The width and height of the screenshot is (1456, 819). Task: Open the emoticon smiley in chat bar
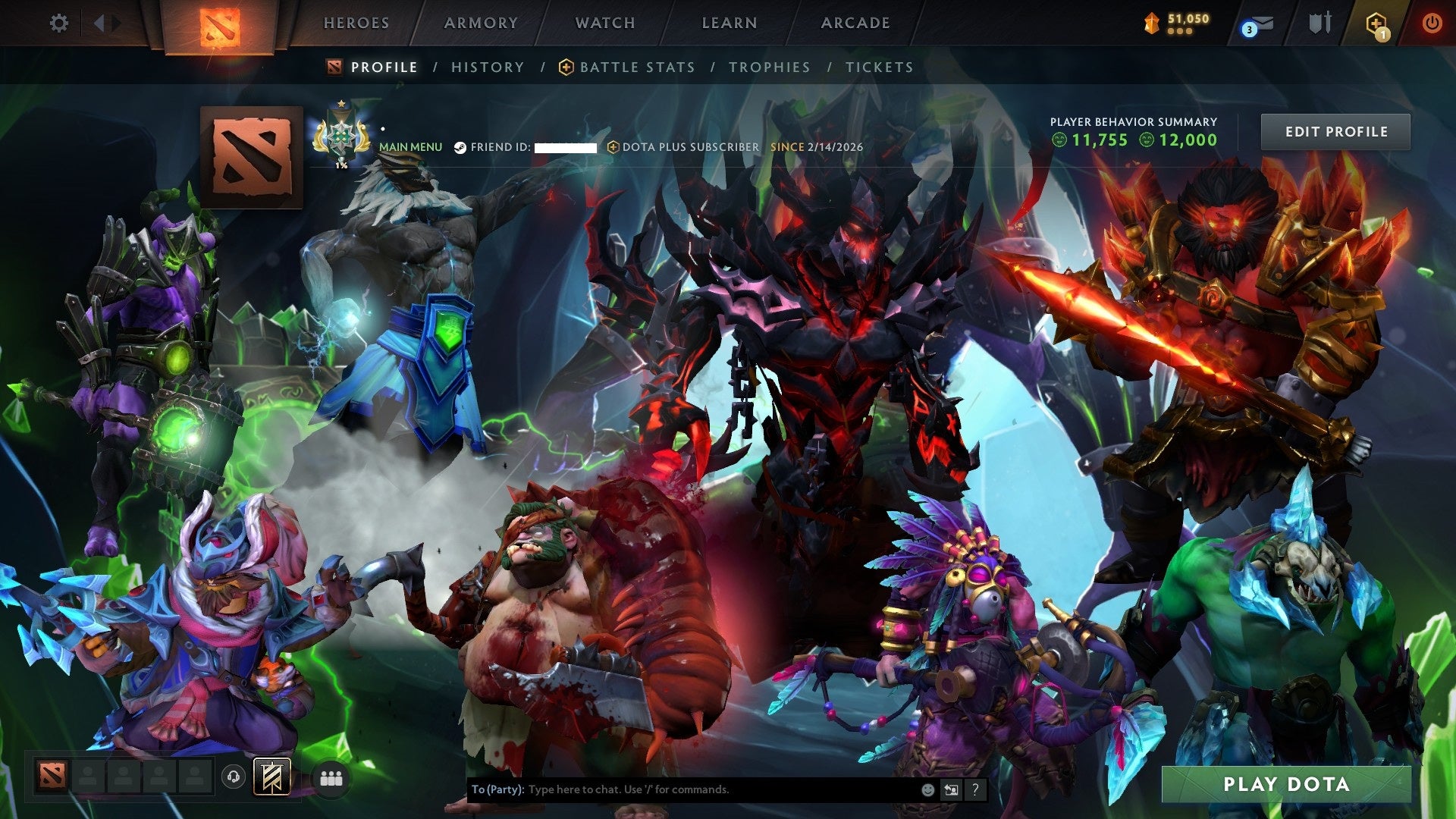pyautogui.click(x=927, y=789)
